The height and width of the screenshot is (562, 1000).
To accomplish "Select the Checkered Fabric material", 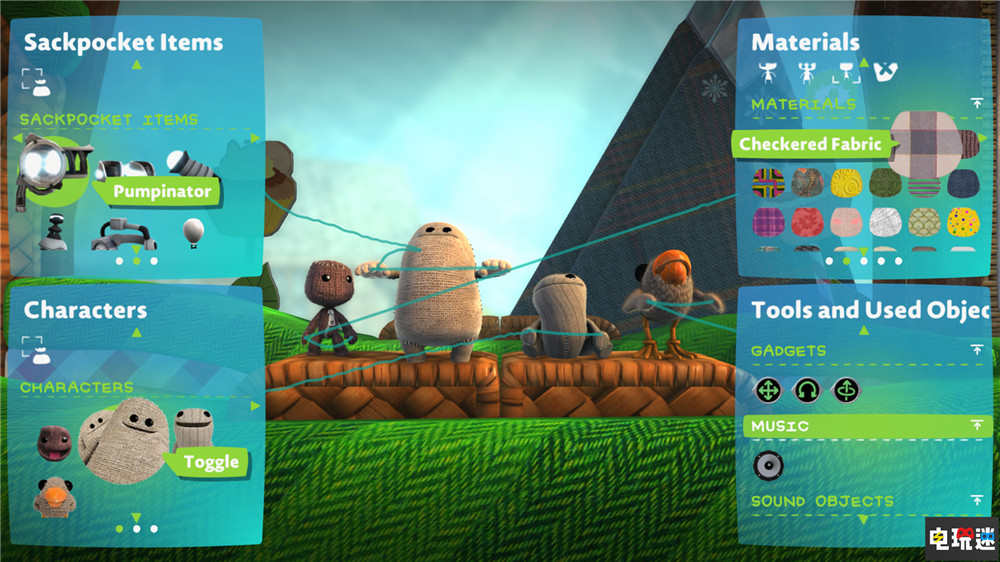I will (925, 143).
